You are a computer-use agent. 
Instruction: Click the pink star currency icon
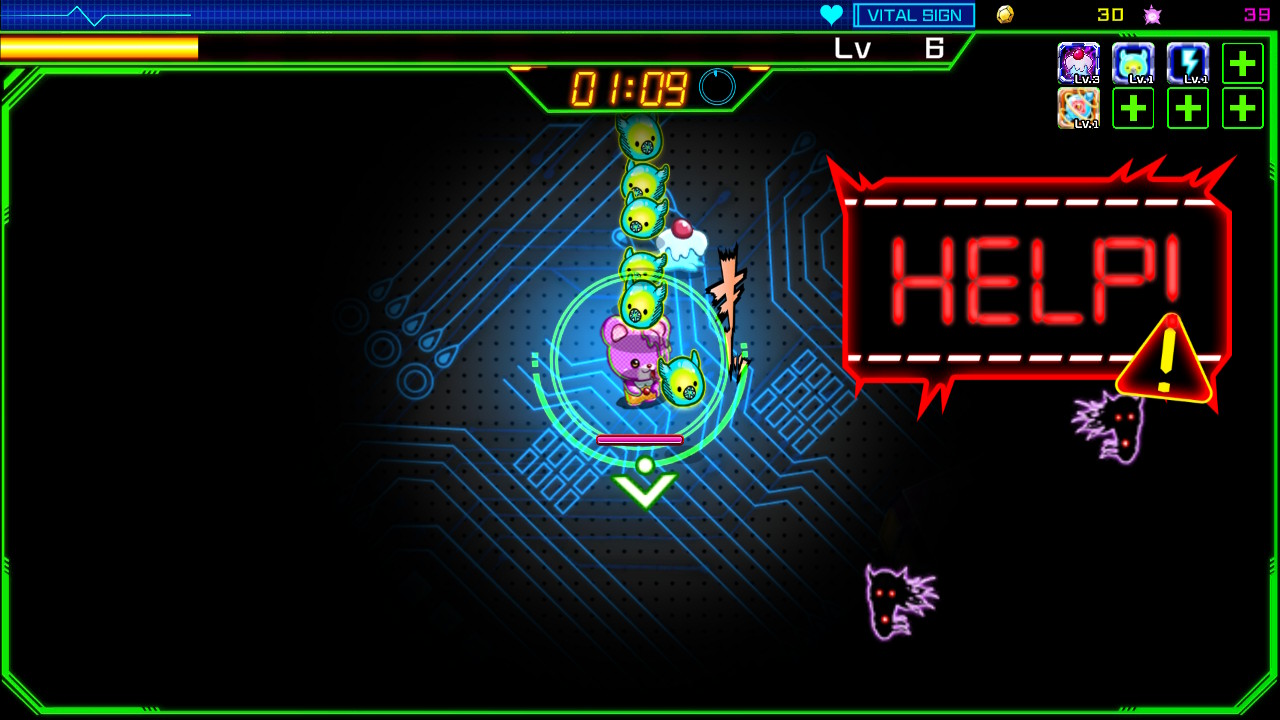tap(1152, 14)
